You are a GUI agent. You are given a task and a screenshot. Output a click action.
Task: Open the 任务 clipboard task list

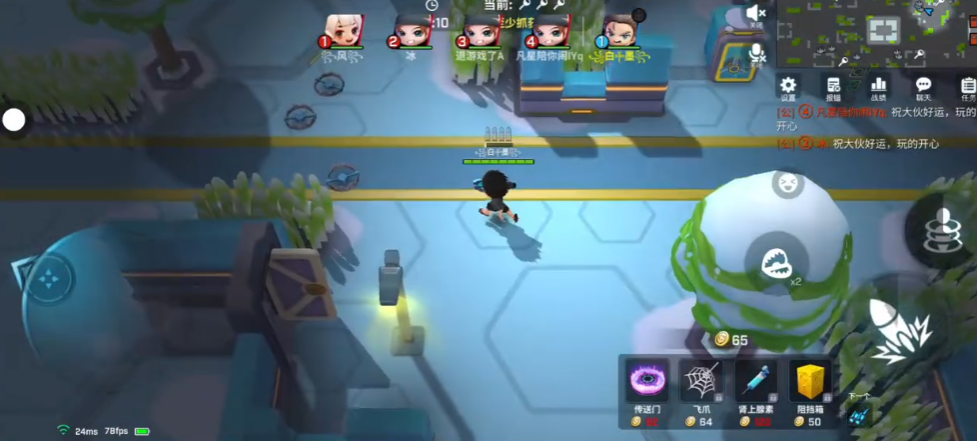tap(967, 87)
